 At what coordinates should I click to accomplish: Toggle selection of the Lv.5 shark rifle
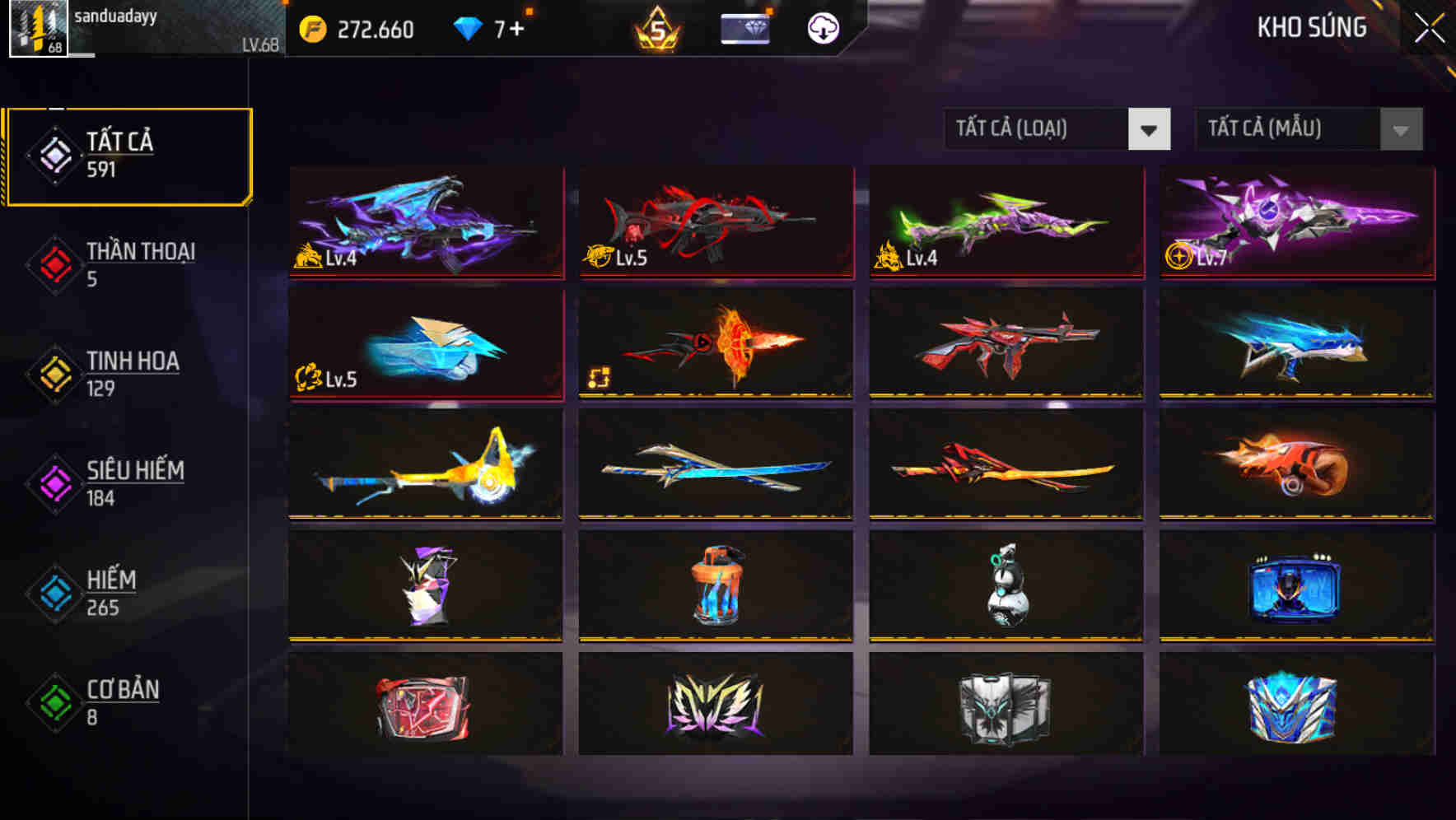(x=713, y=222)
